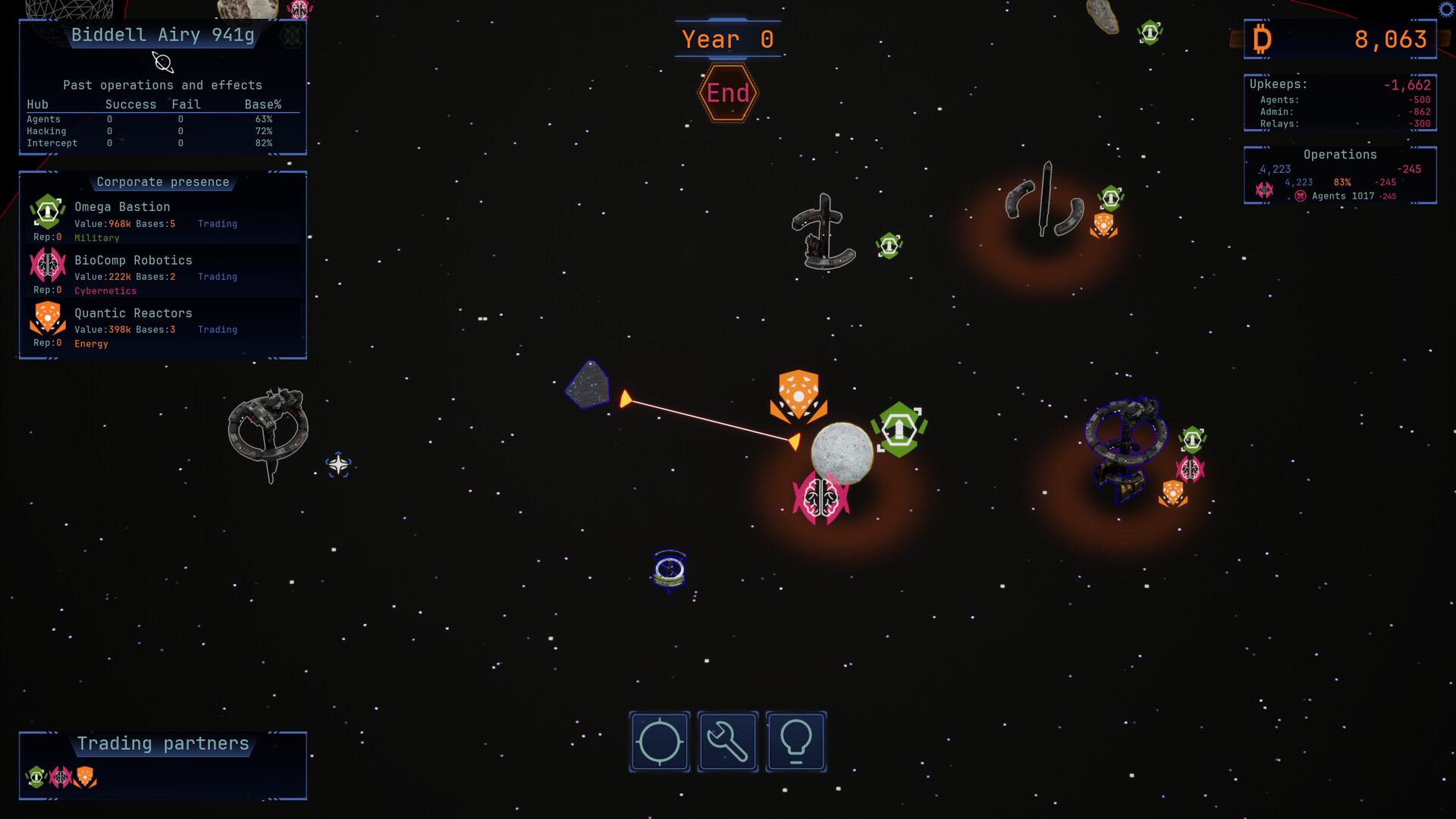The height and width of the screenshot is (819, 1456).
Task: Click BioComp pink trading partner icon
Action: pos(61,777)
